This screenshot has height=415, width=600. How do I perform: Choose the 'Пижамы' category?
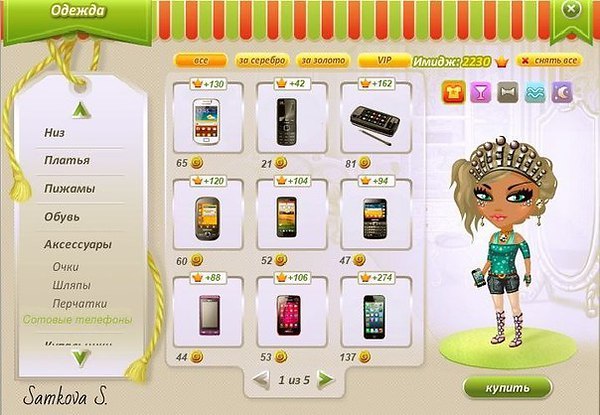click(69, 188)
